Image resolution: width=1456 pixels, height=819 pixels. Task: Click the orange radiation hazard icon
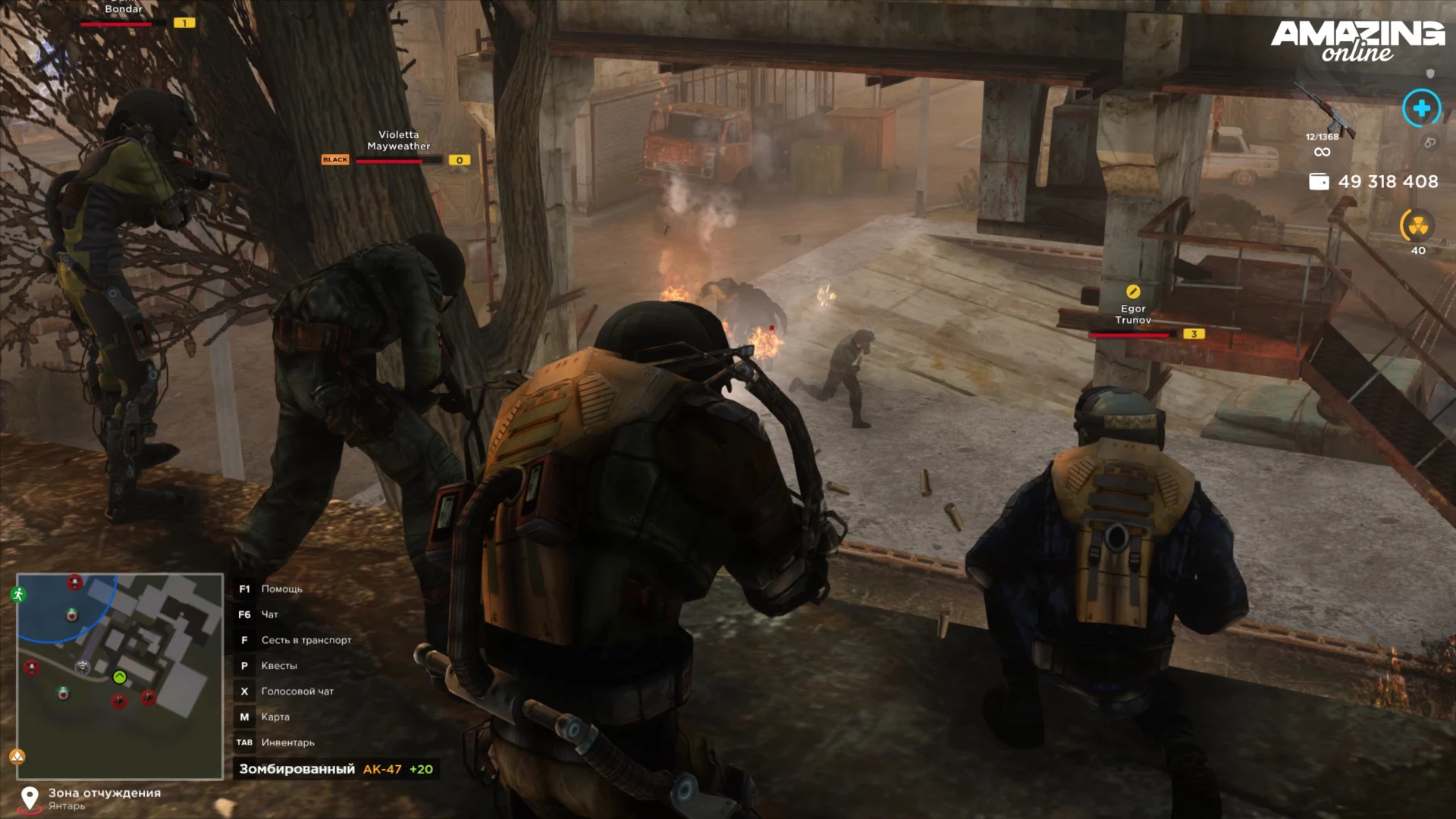[x=1417, y=226]
